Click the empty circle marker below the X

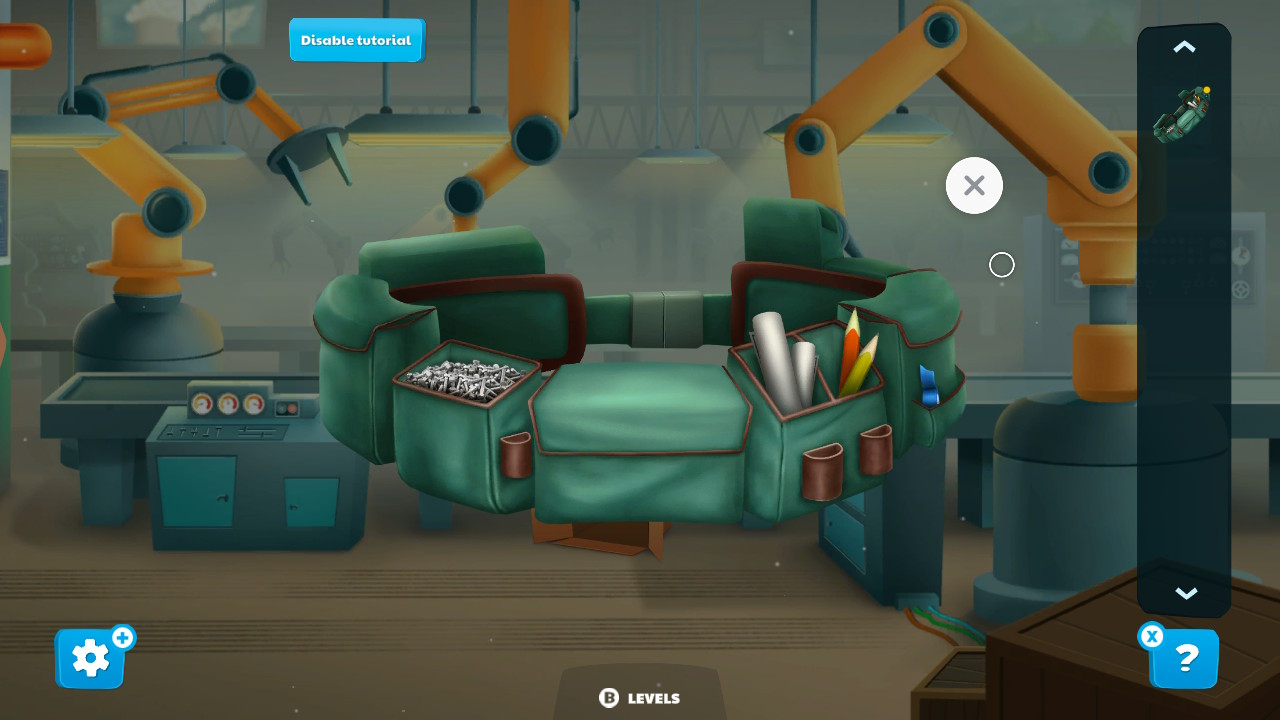tap(1001, 264)
